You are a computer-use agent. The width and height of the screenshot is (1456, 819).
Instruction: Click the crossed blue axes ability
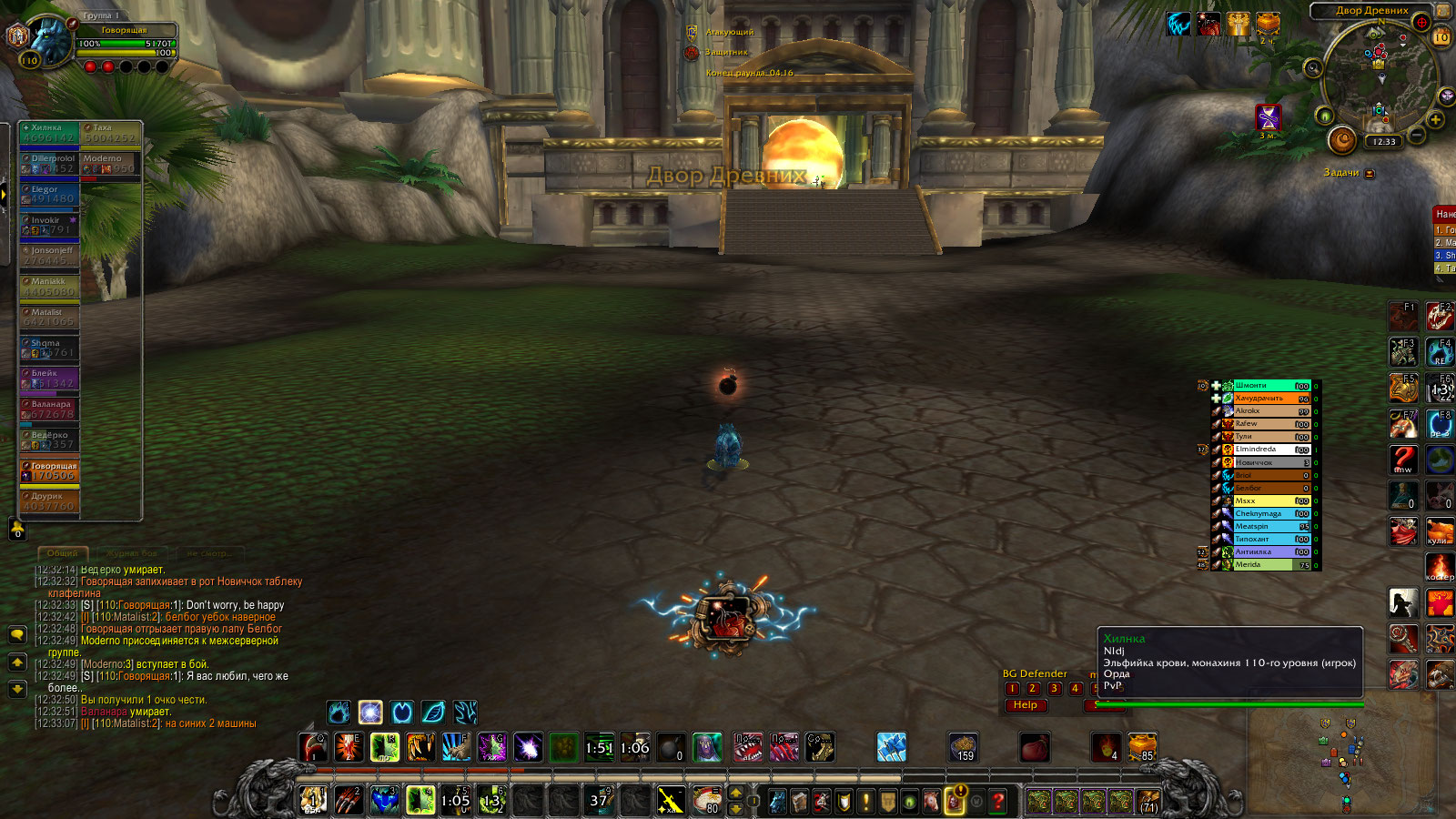coord(892,748)
